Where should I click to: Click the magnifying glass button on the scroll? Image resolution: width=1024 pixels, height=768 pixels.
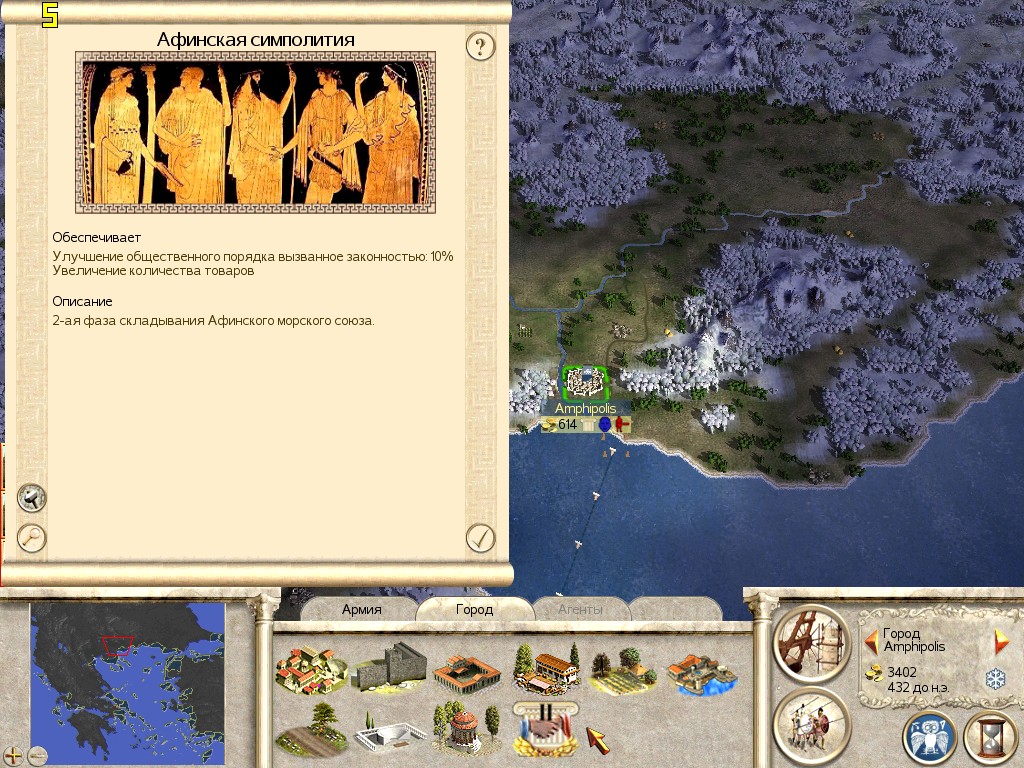32,537
